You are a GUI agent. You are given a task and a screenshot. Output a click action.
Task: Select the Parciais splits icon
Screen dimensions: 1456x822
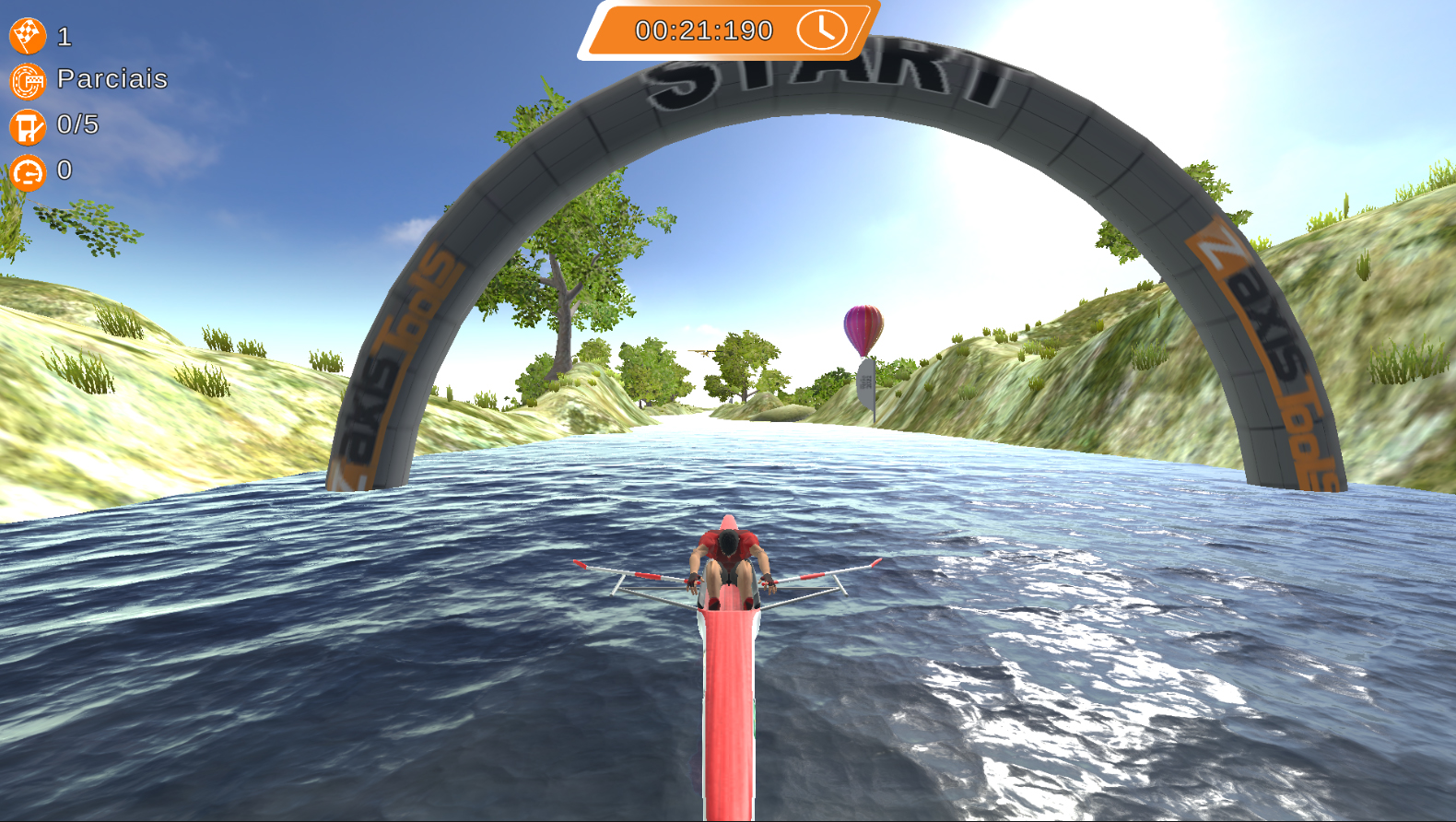[28, 81]
